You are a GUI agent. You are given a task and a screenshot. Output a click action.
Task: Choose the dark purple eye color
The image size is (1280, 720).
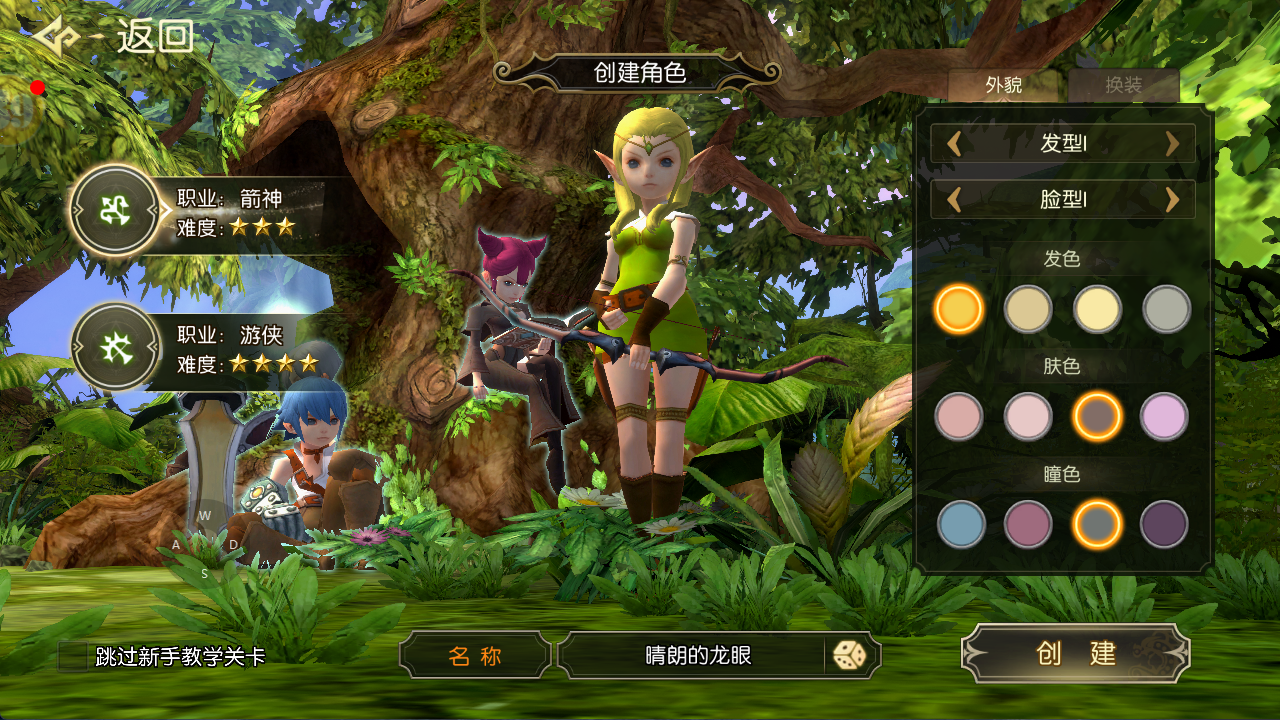[1165, 524]
